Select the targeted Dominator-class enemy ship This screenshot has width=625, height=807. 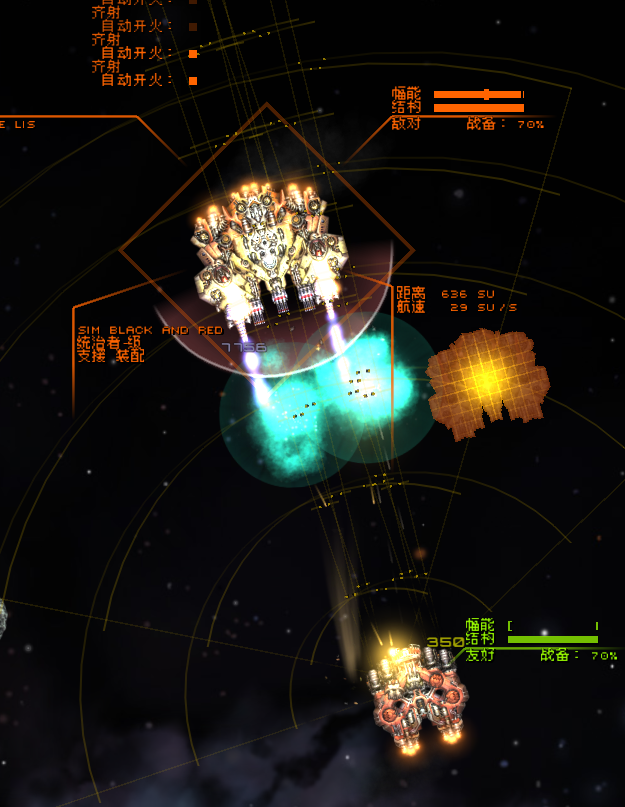pyautogui.click(x=266, y=248)
